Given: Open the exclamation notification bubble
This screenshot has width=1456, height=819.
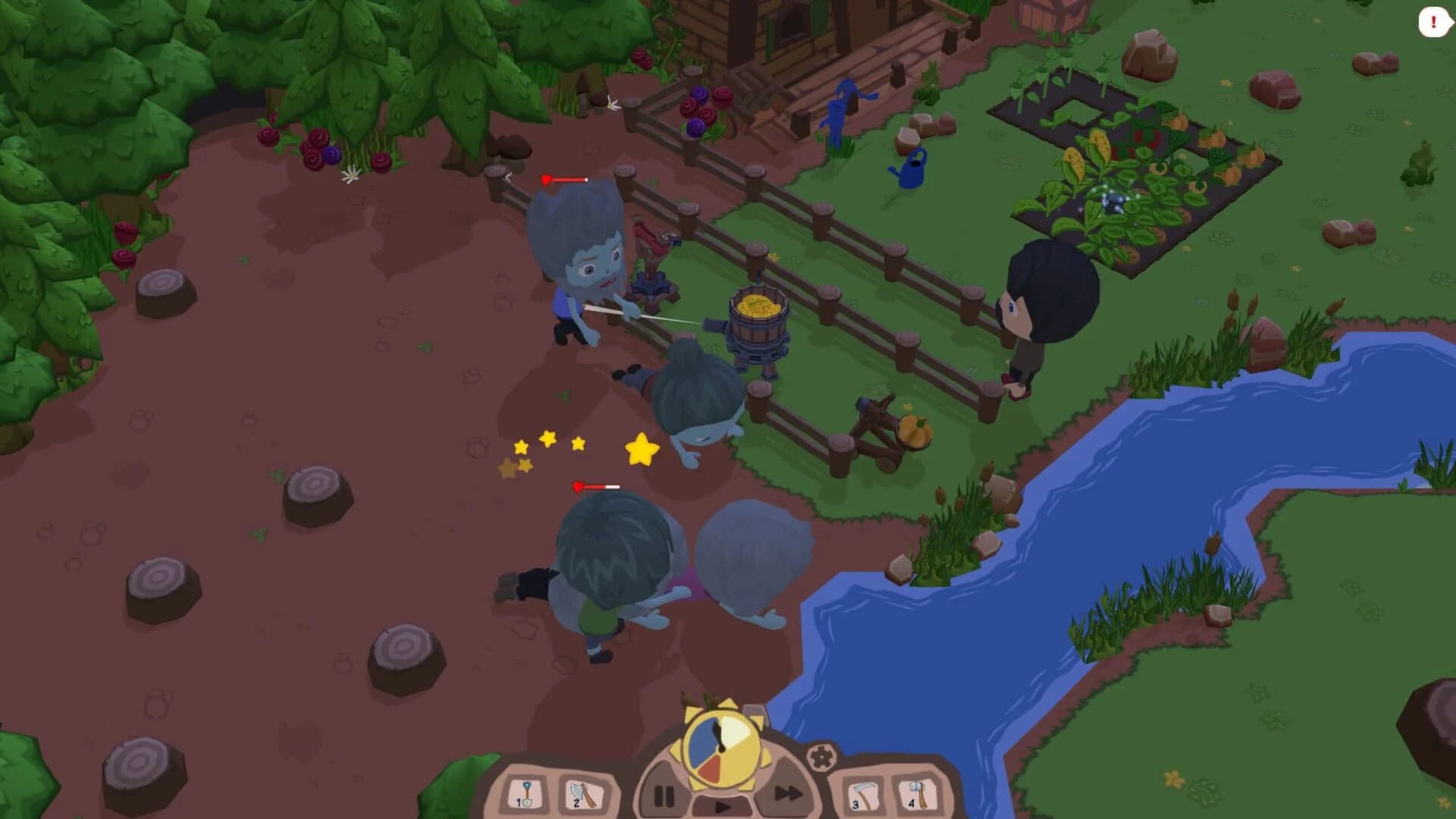Looking at the screenshot, I should 1432,21.
